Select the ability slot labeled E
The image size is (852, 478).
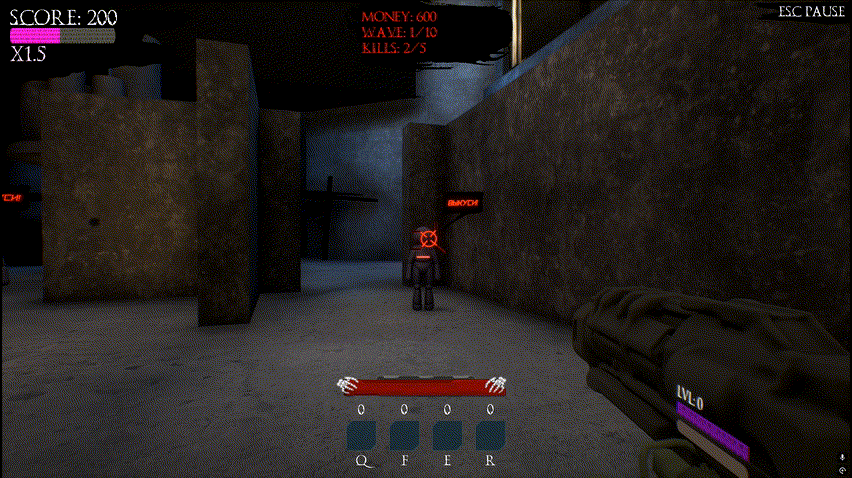[x=447, y=436]
